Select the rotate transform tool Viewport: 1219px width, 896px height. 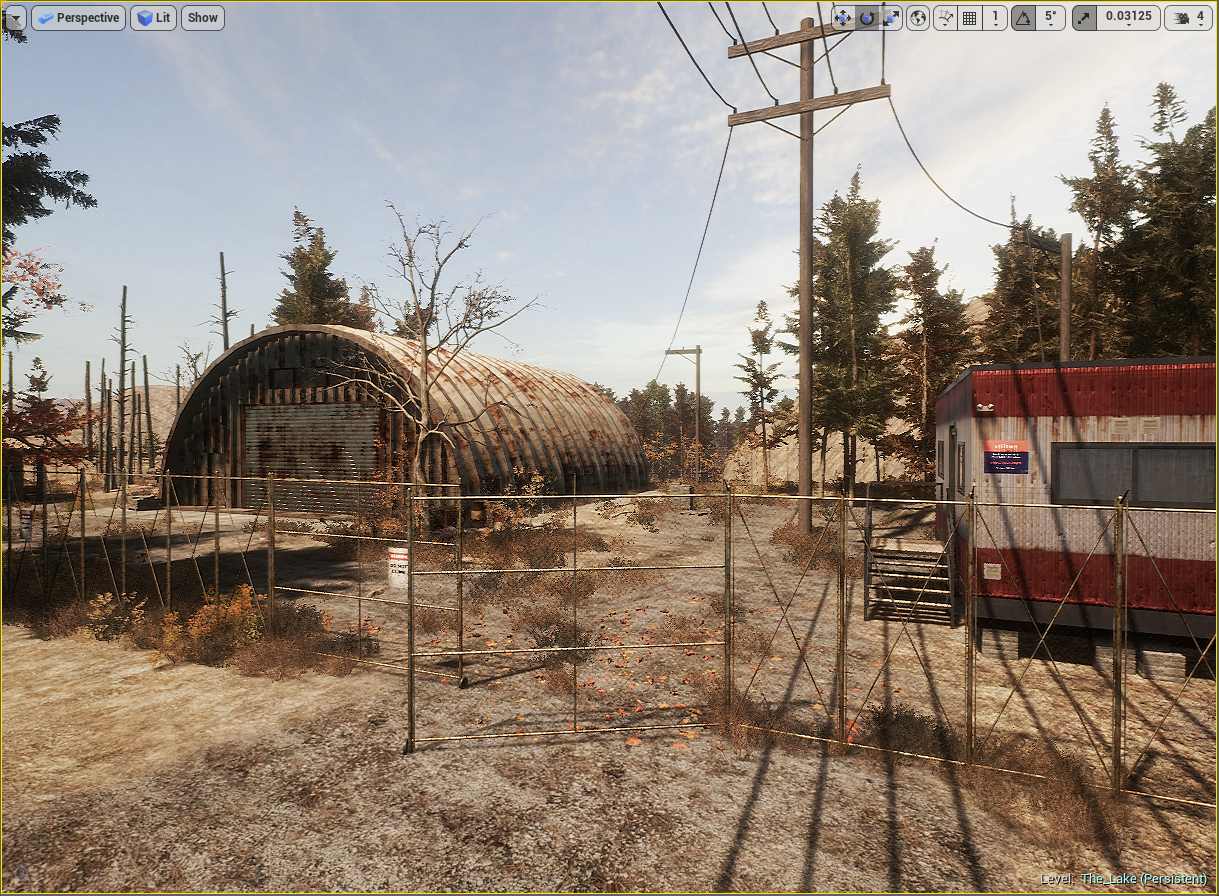[867, 17]
